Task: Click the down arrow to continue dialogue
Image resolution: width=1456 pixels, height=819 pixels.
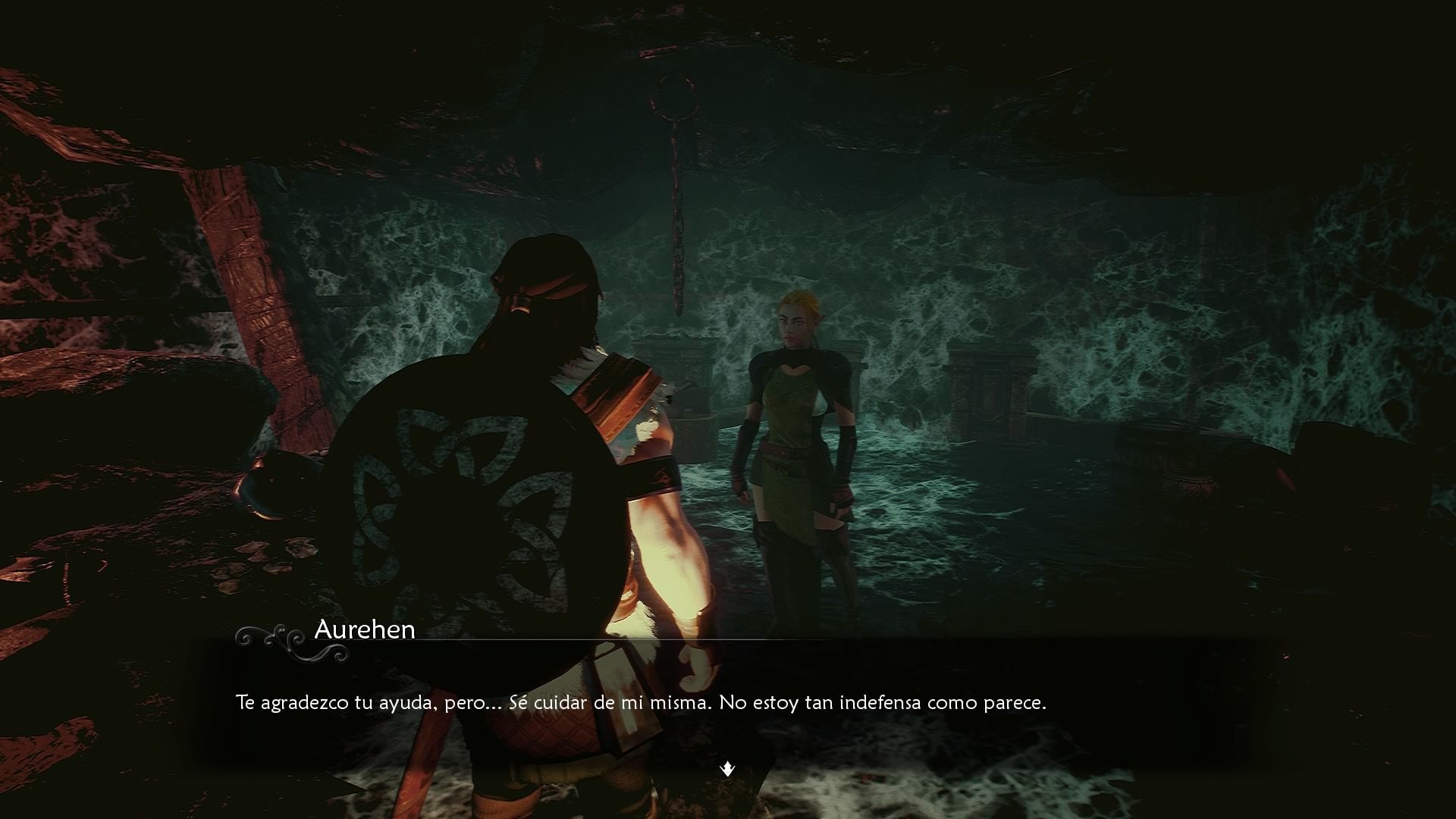Action: (727, 769)
